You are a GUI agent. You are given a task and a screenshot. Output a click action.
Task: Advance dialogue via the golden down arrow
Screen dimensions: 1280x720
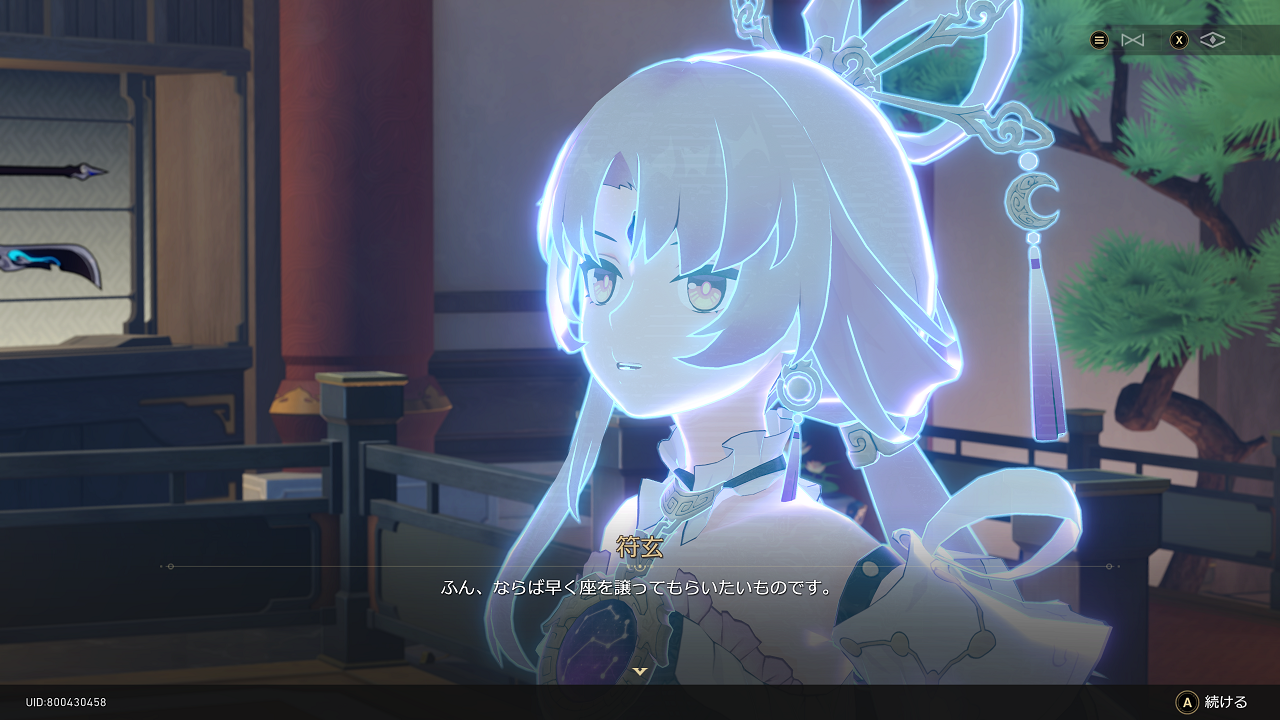(x=640, y=671)
